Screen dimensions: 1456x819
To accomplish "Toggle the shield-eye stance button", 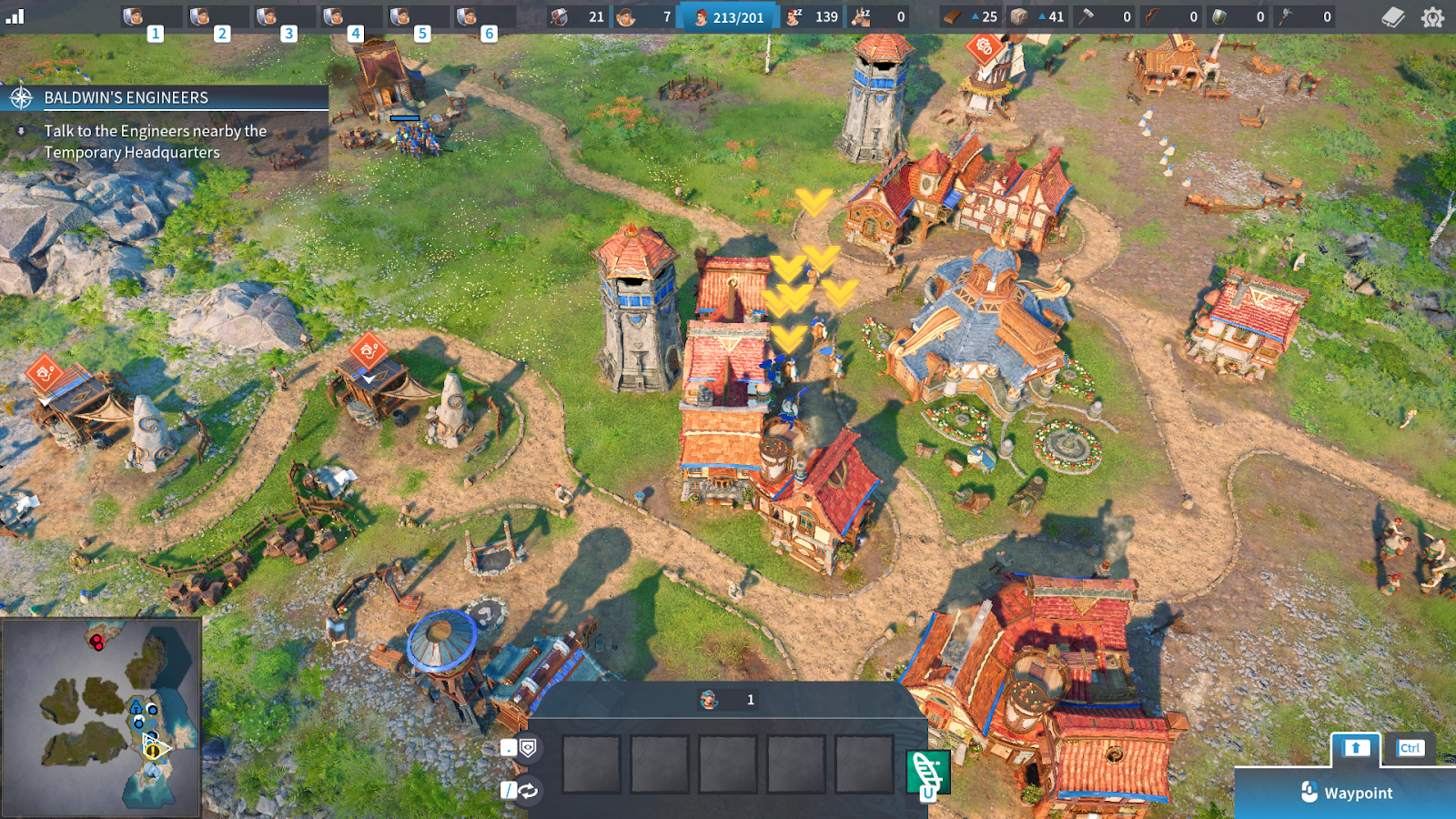I will pos(528,748).
